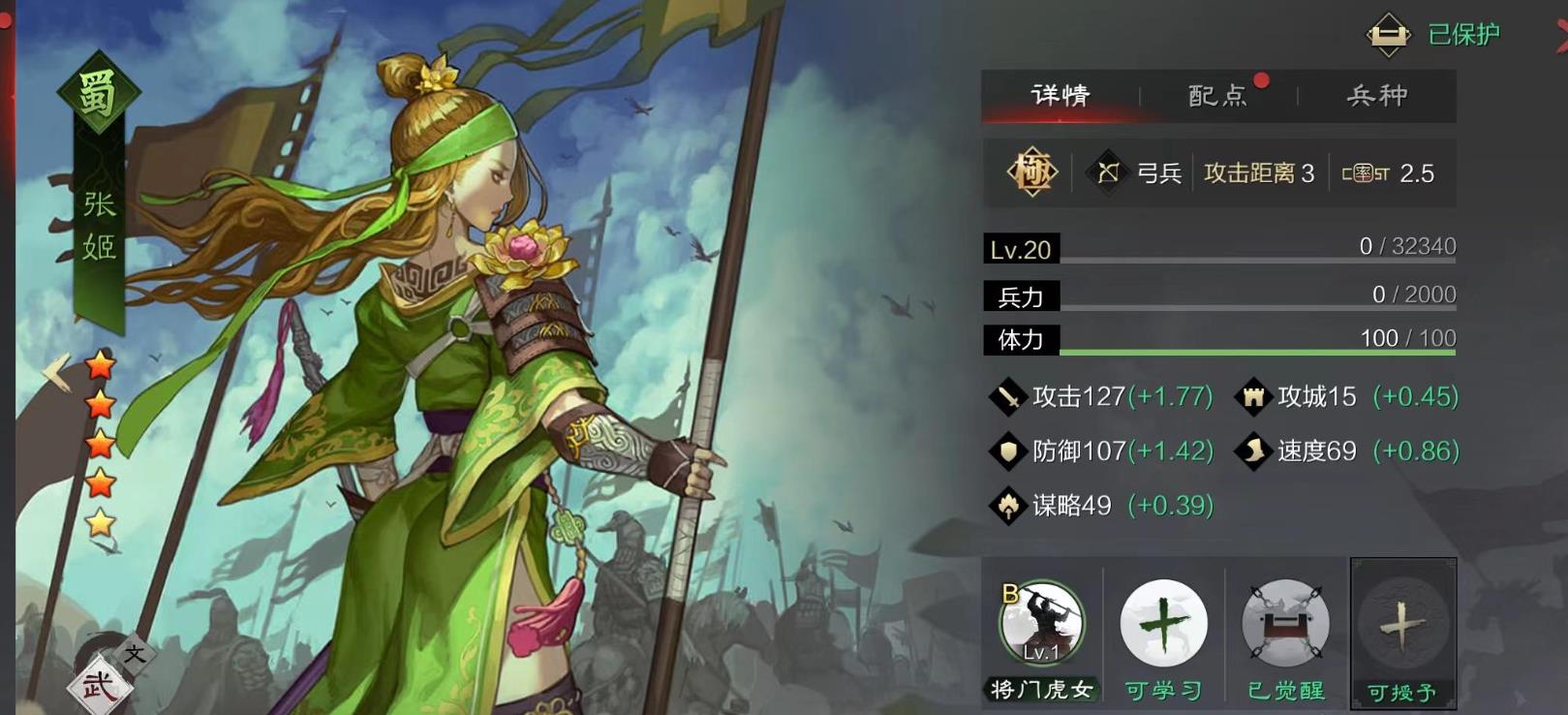
Task: Click the 攻击 sword stat icon
Action: [x=1010, y=396]
